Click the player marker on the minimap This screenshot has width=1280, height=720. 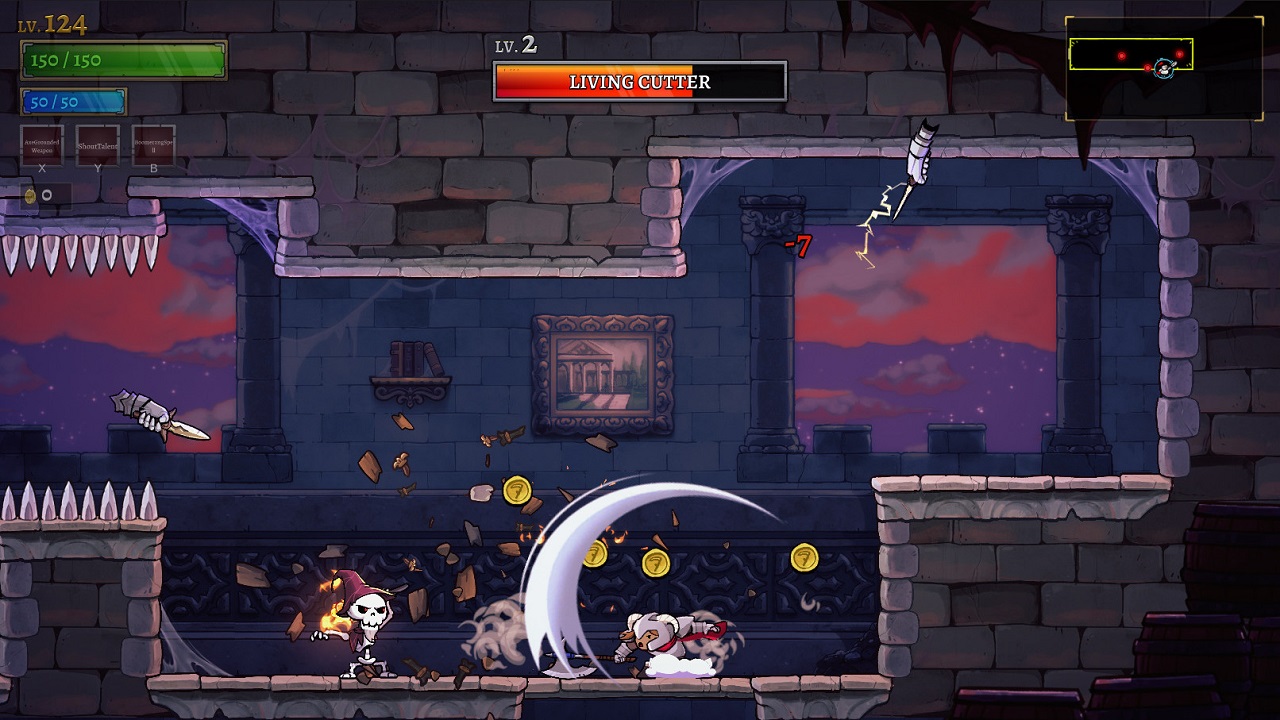pyautogui.click(x=1164, y=69)
